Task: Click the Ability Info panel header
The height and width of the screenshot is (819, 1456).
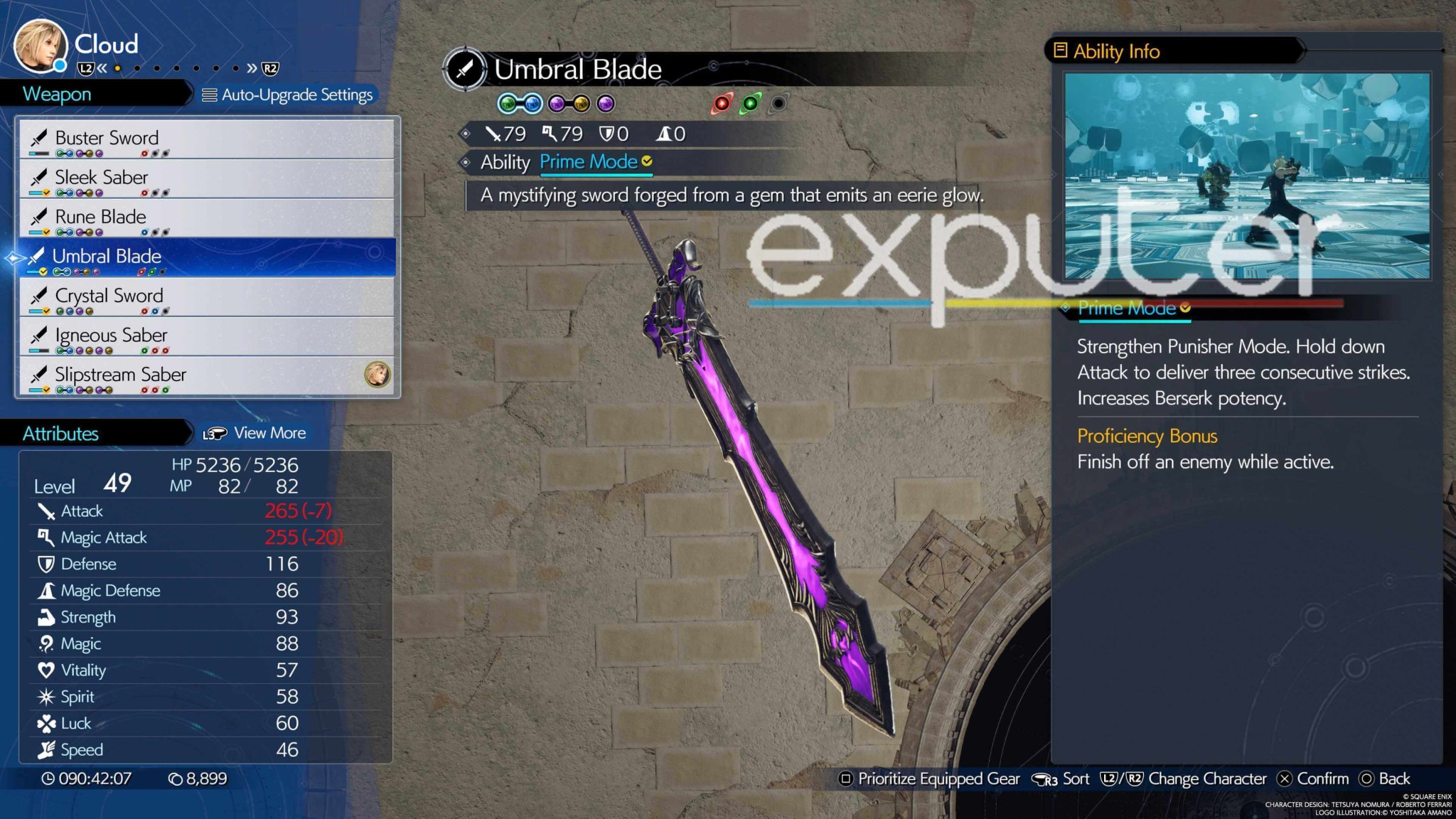Action: [1116, 51]
